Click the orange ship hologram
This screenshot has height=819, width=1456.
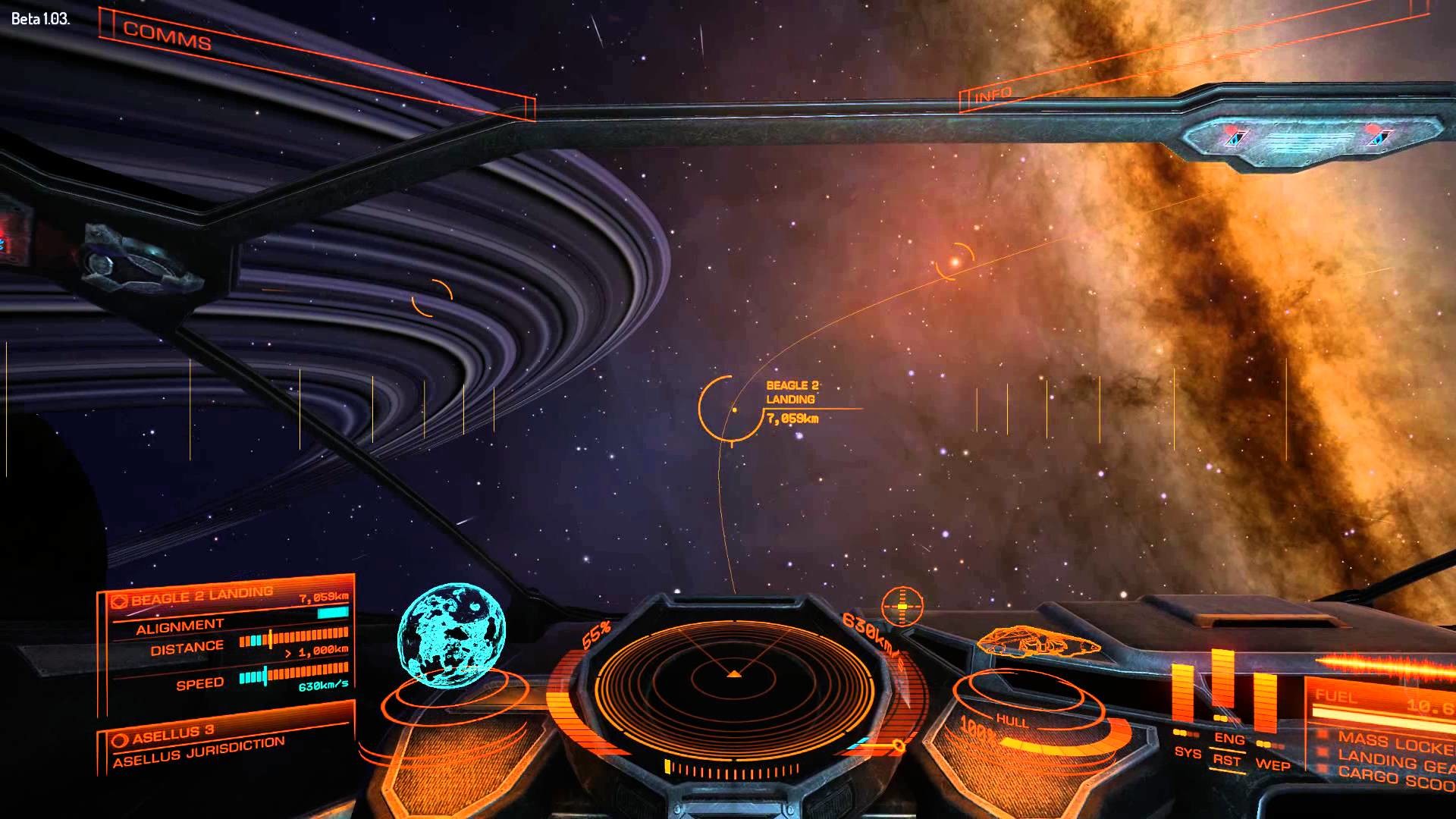1037,644
